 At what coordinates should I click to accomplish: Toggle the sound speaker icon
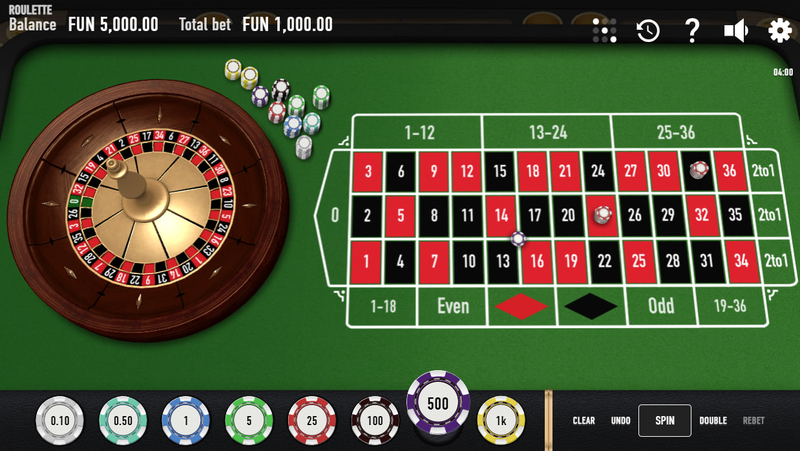[736, 31]
